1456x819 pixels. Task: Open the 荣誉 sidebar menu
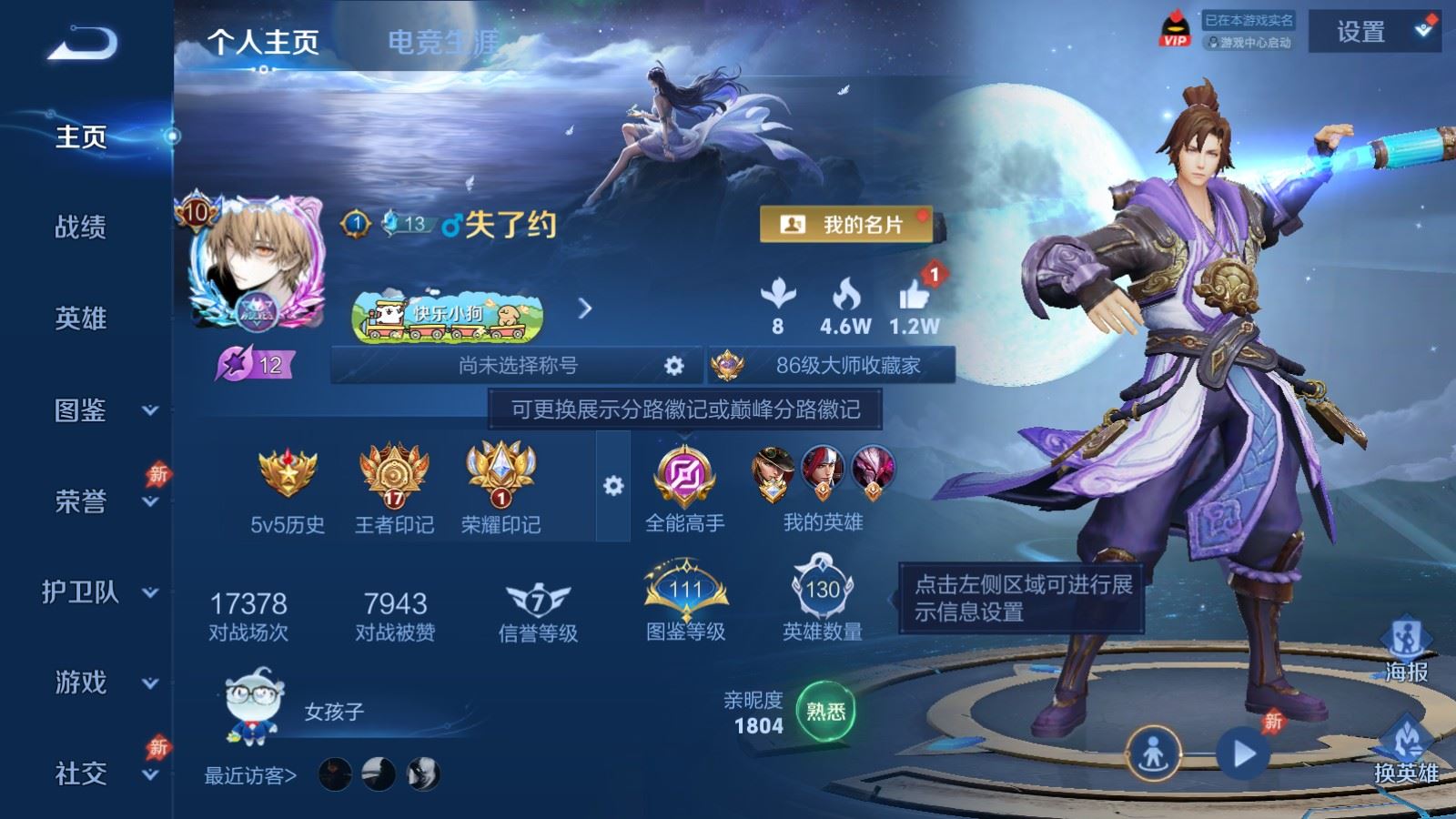click(98, 501)
